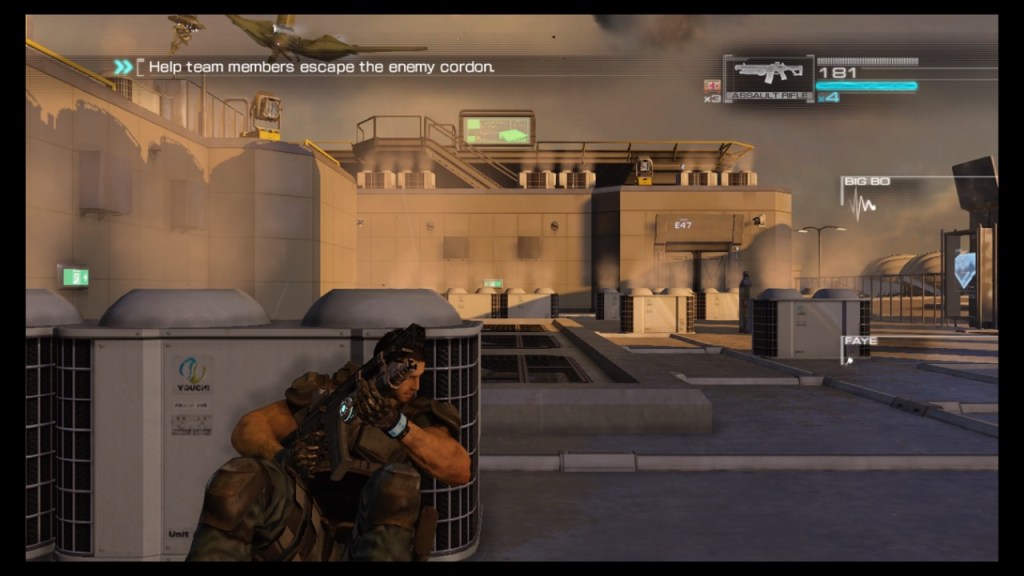The height and width of the screenshot is (576, 1024).
Task: Select the Assault Rifle weapon icon
Action: click(768, 74)
